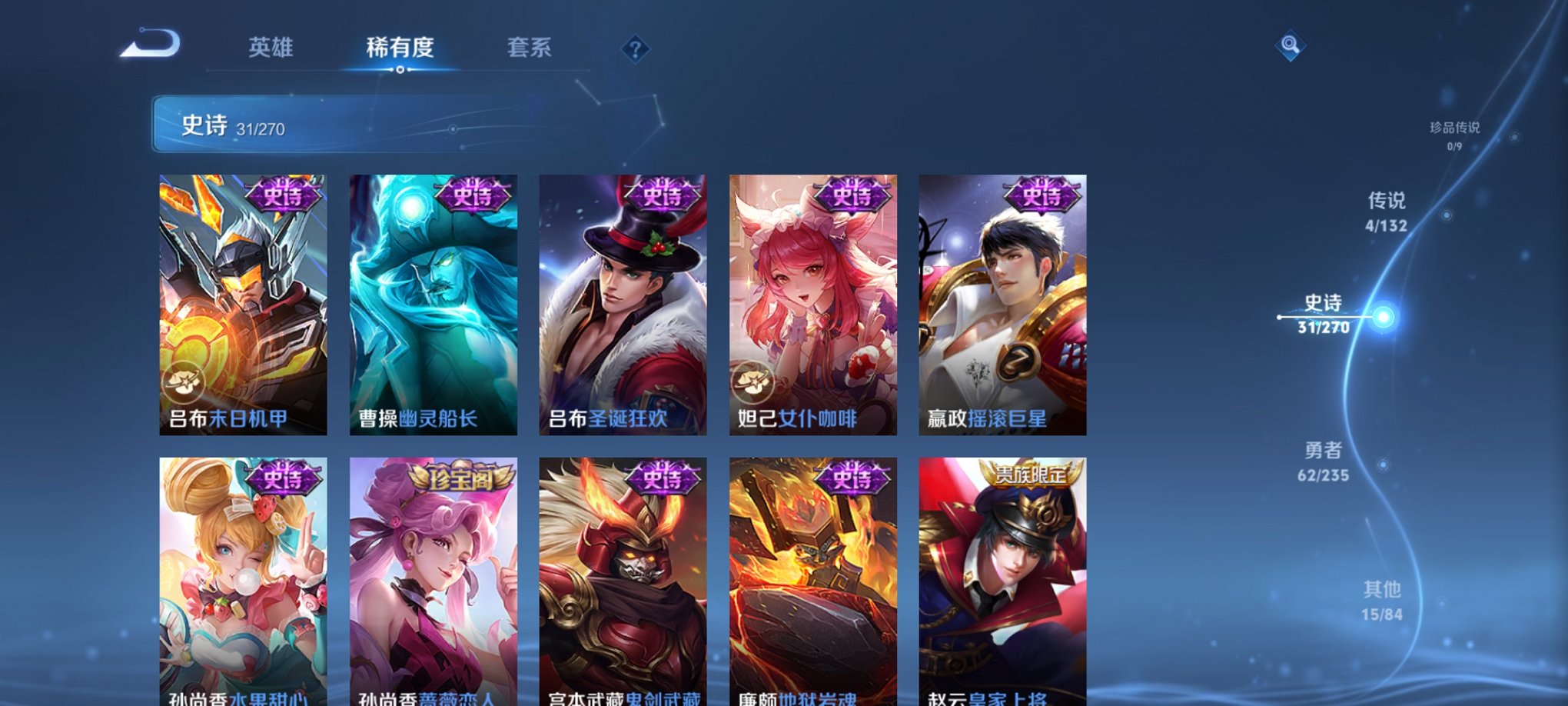Switch to the 英雄 tab
This screenshot has height=706, width=1568.
click(271, 48)
